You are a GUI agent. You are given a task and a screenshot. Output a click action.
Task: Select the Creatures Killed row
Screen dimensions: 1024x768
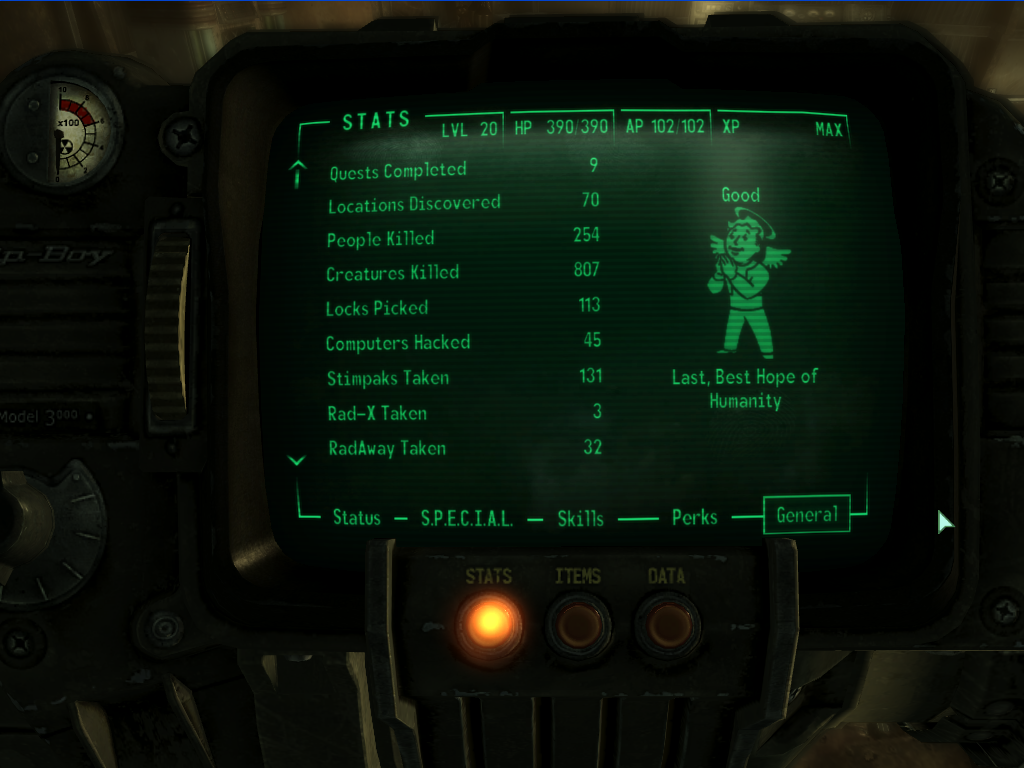(x=392, y=273)
